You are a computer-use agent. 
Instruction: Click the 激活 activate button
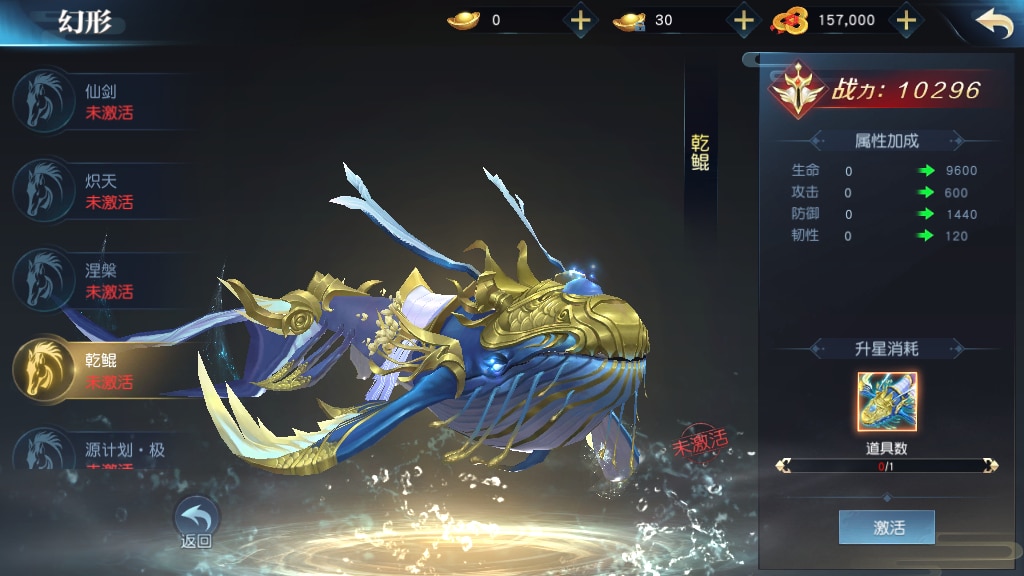coord(886,527)
